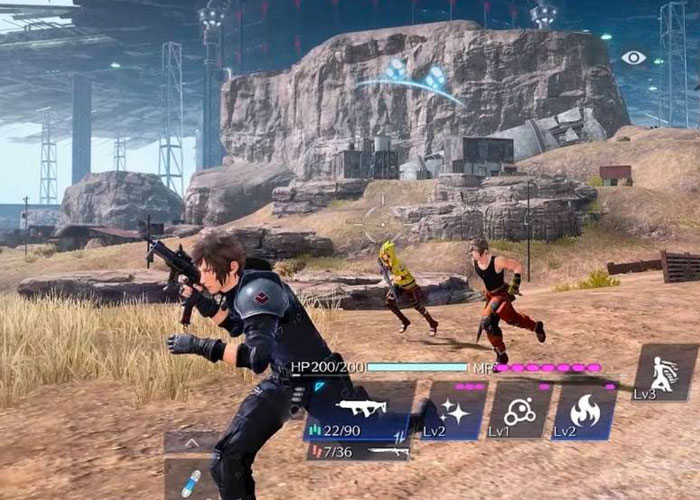This screenshot has height=500, width=700.
Task: Activate the sparkle materia ability
Action: (x=454, y=410)
